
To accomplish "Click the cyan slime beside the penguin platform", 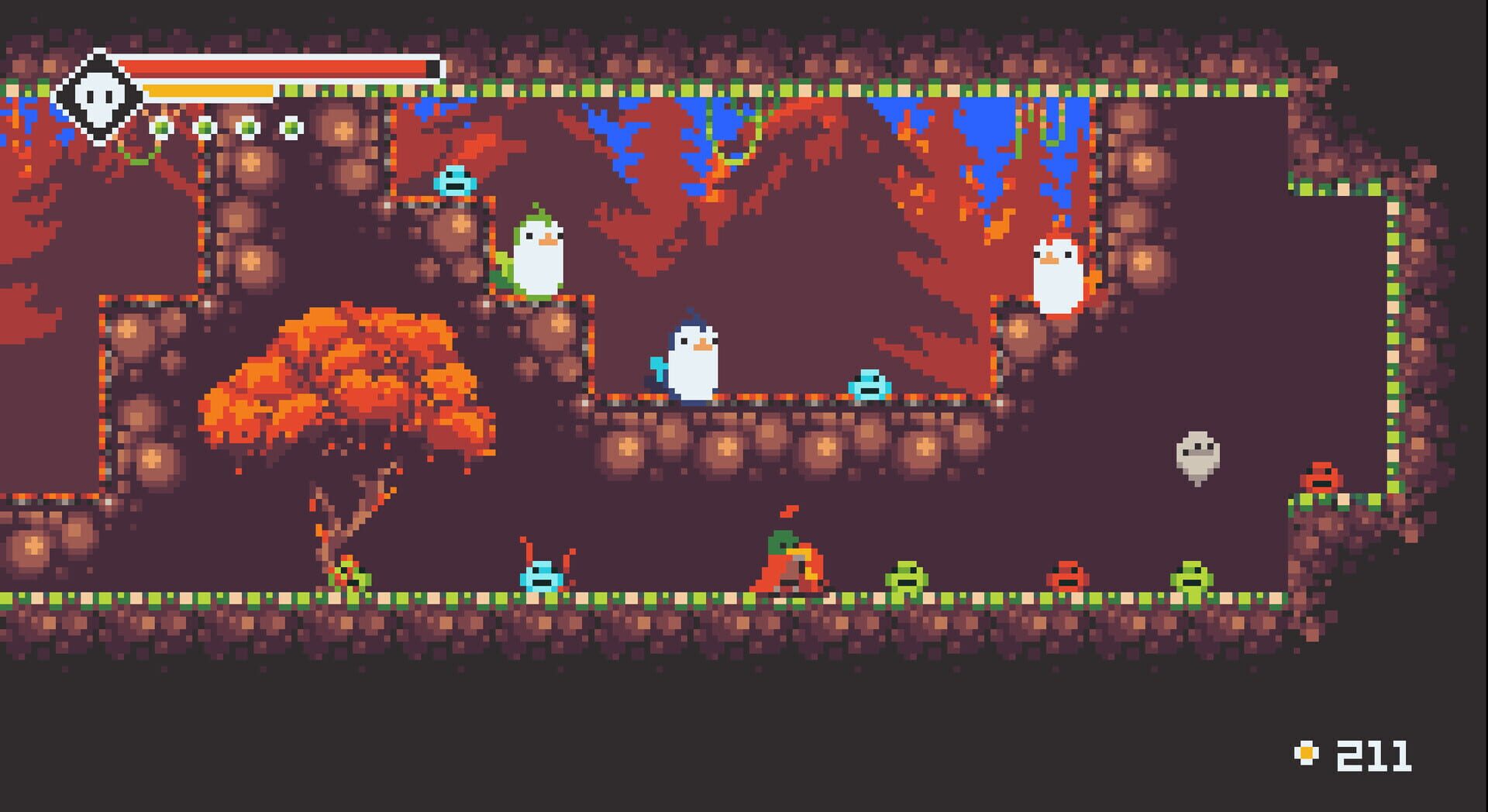I will (868, 385).
